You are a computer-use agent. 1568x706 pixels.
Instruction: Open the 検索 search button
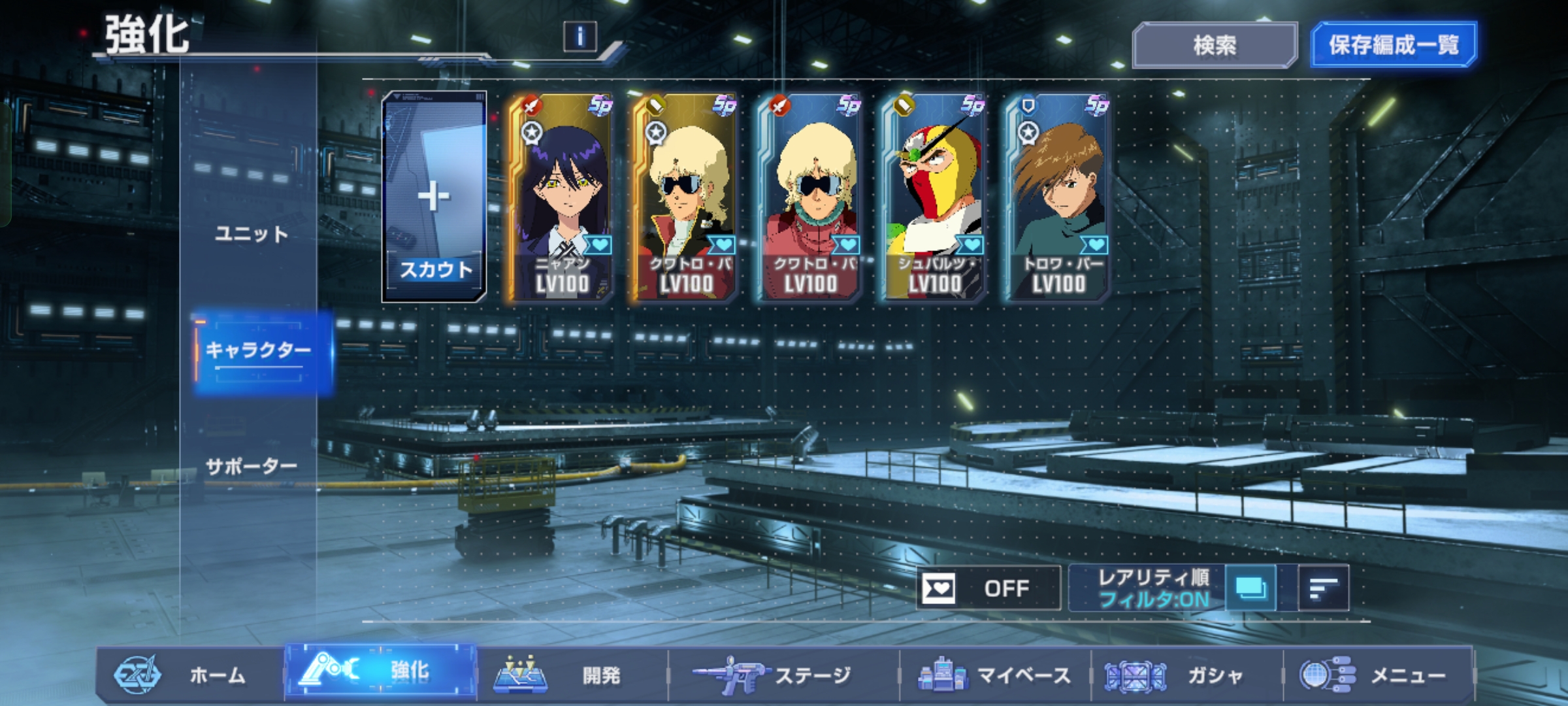tap(1215, 45)
